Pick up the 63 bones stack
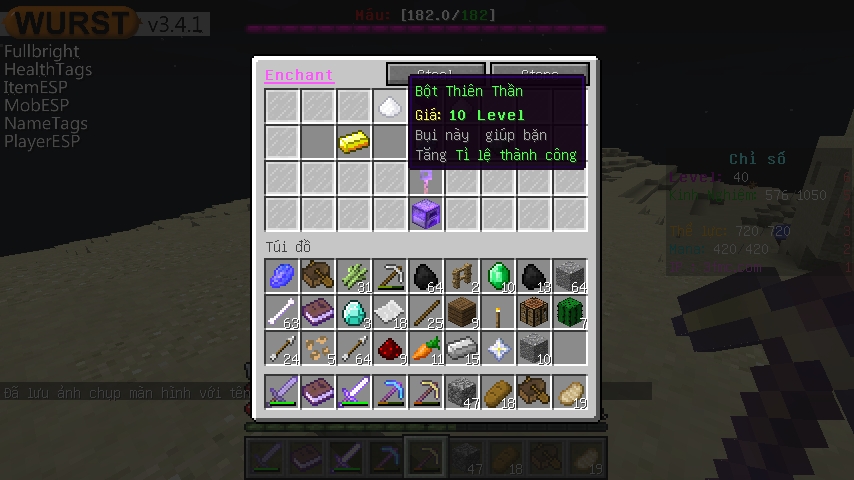This screenshot has height=480, width=854. coord(282,312)
